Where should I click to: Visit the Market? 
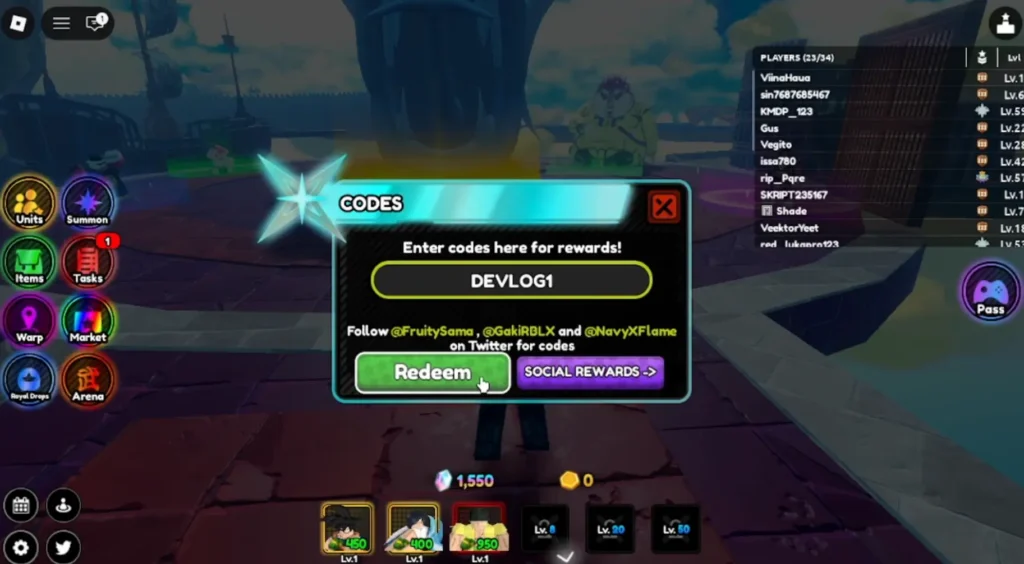click(87, 321)
